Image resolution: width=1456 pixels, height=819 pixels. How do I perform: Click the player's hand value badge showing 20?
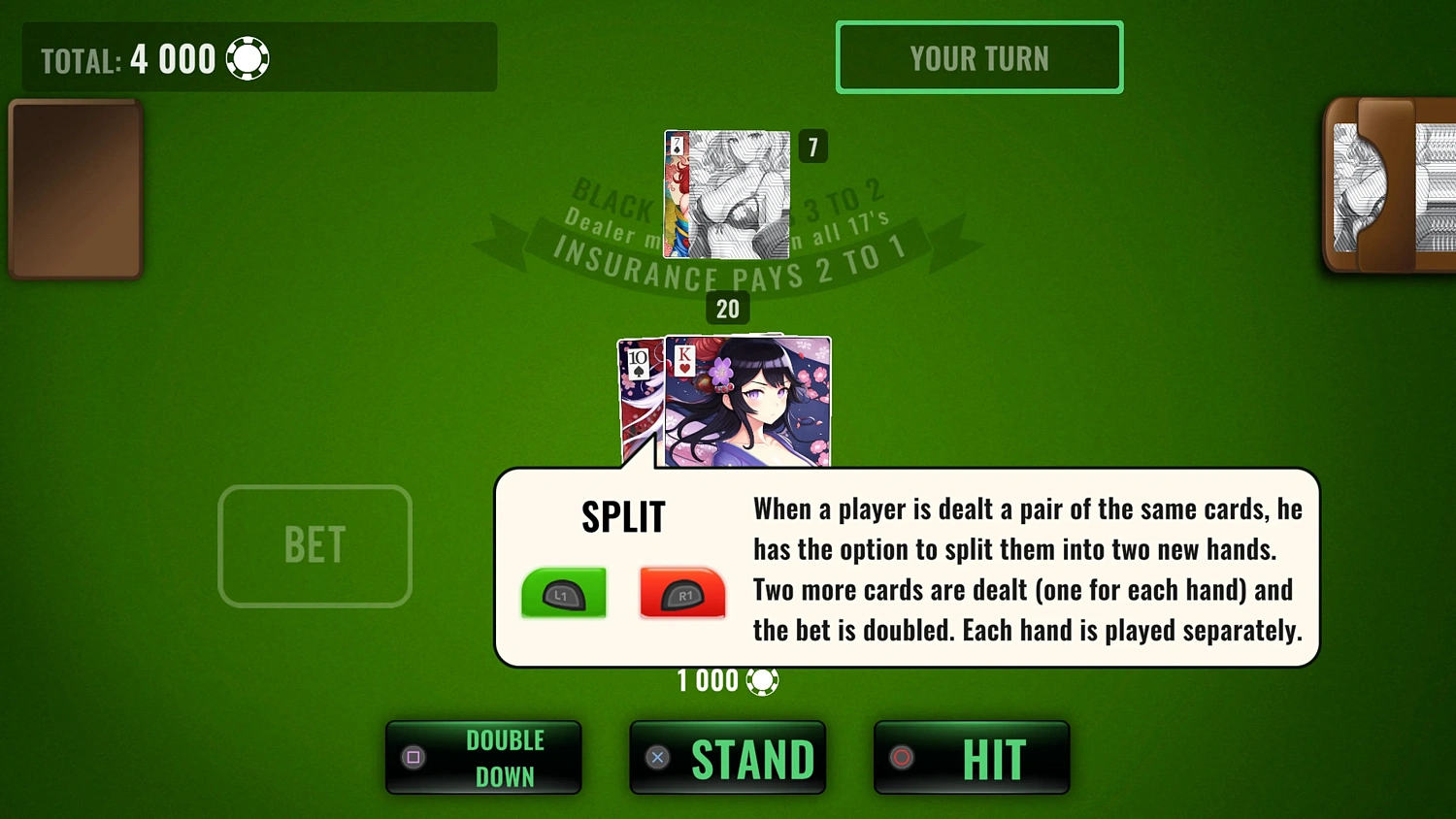[726, 309]
